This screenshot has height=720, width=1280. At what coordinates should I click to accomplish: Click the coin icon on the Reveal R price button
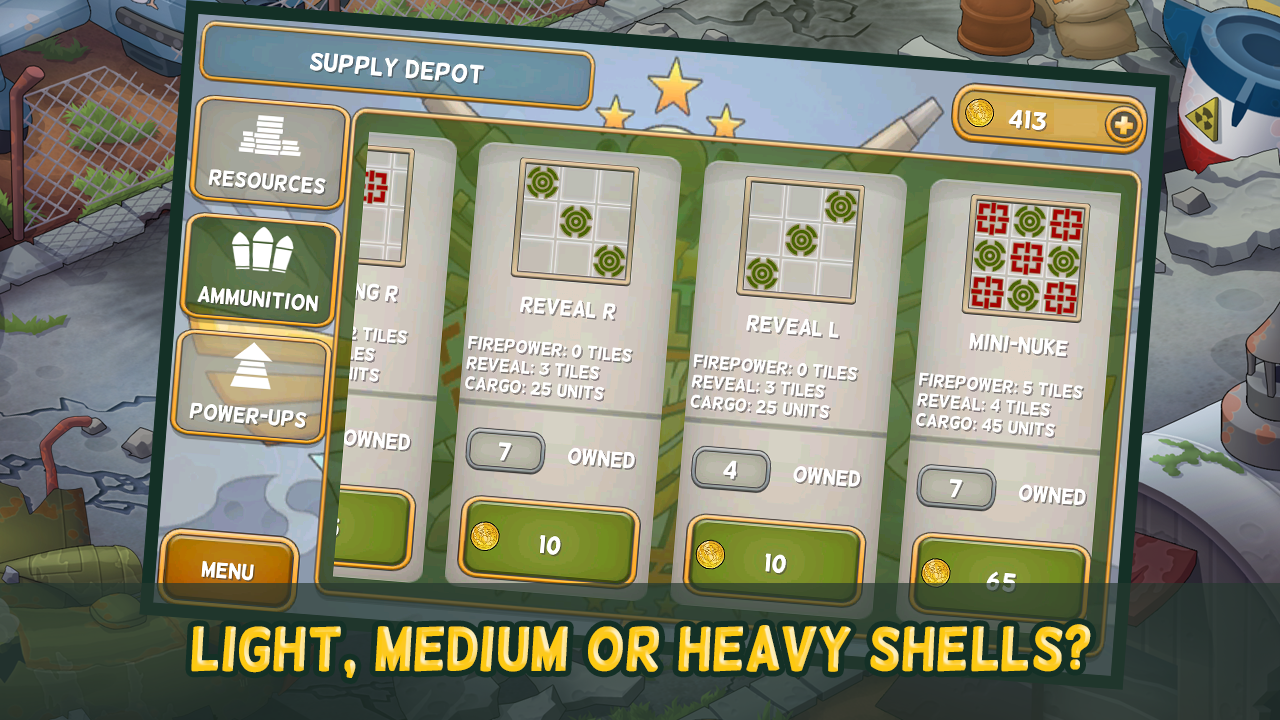483,539
